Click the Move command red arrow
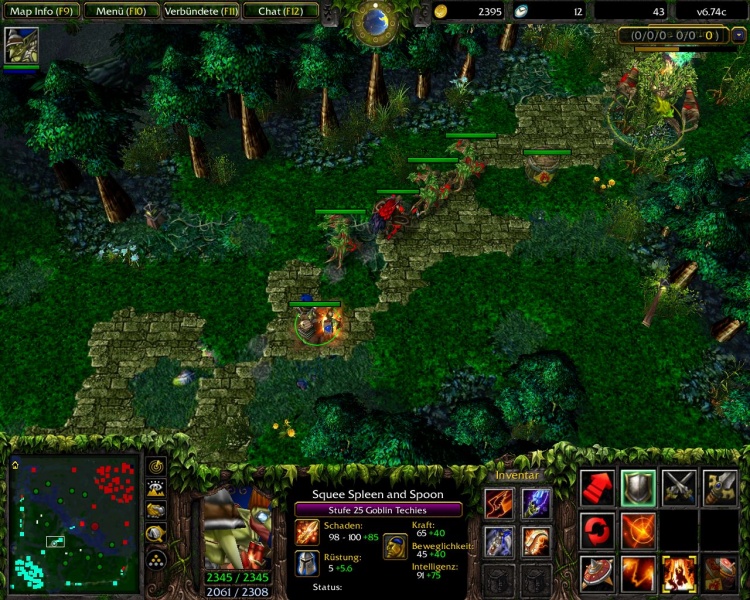The width and height of the screenshot is (750, 600). pos(598,487)
